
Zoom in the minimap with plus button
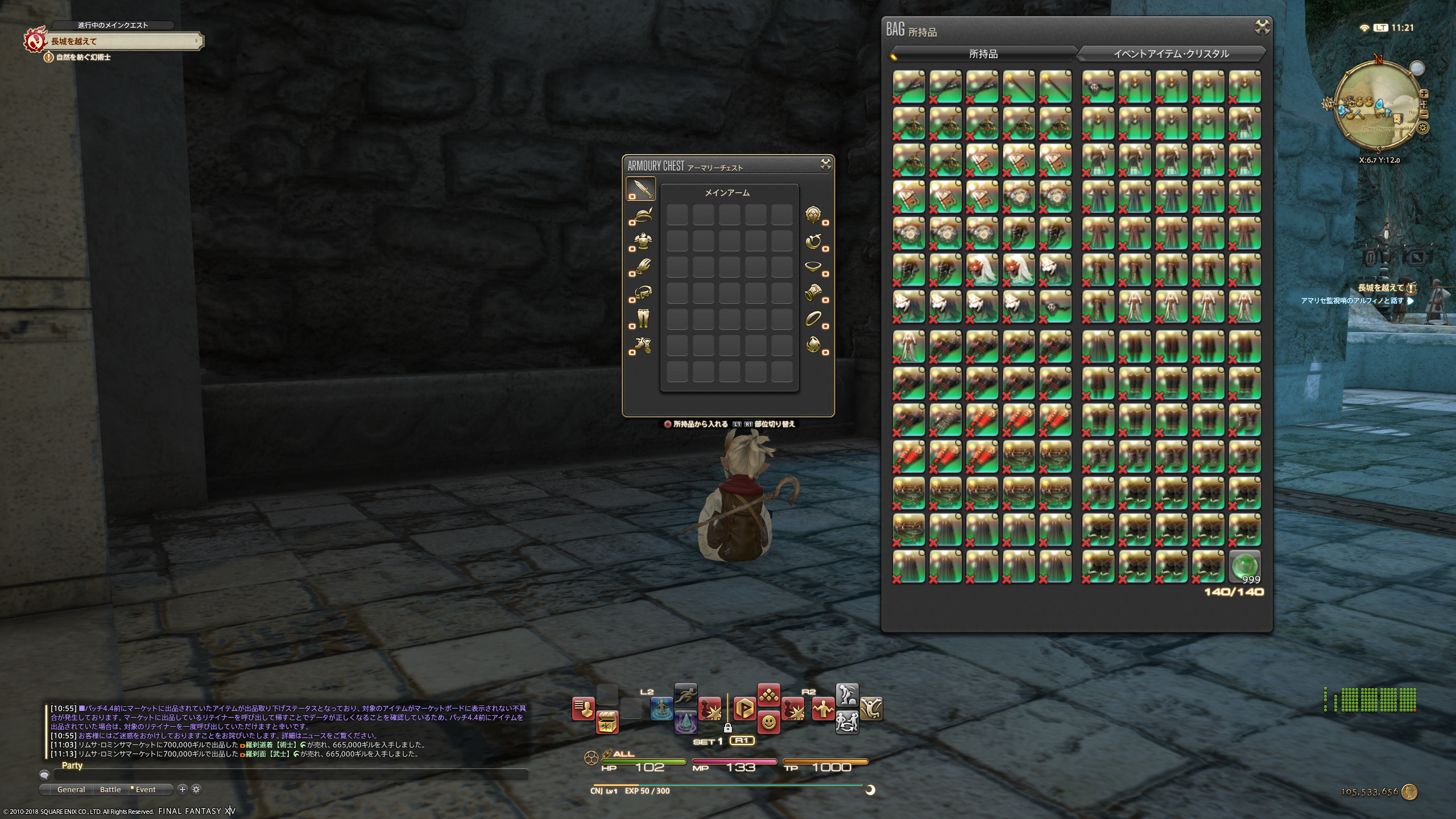tap(1424, 94)
